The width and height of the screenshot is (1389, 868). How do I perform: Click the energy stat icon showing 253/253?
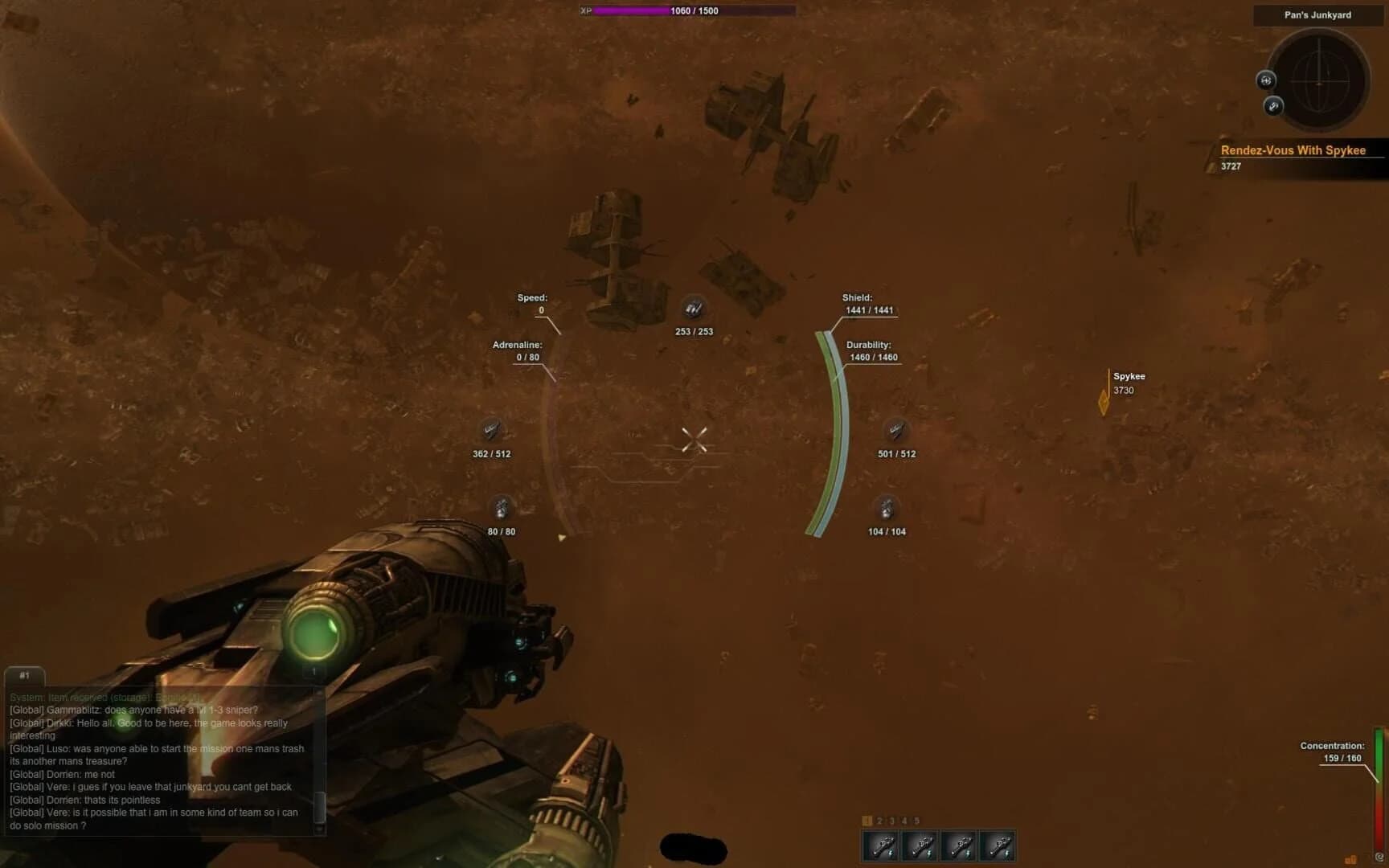[x=694, y=309]
